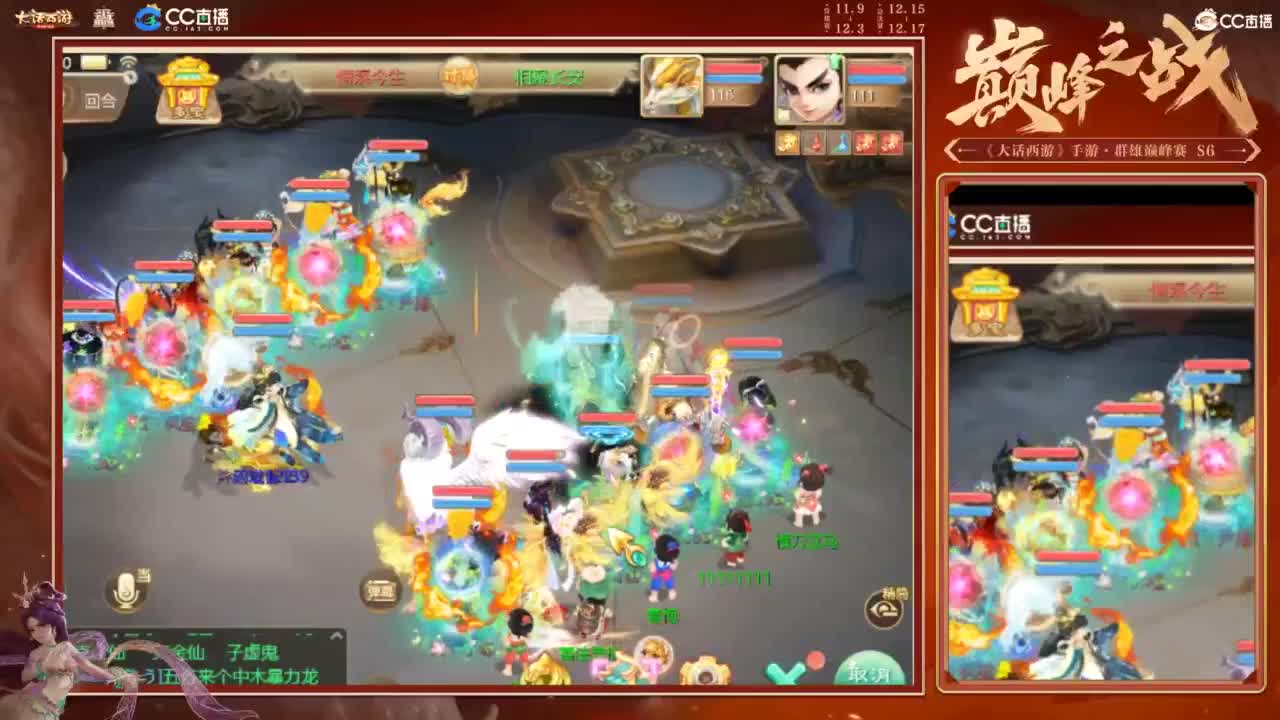Toggle the Wi-Fi signal indicator
Image resolution: width=1280 pixels, height=720 pixels.
[128, 60]
